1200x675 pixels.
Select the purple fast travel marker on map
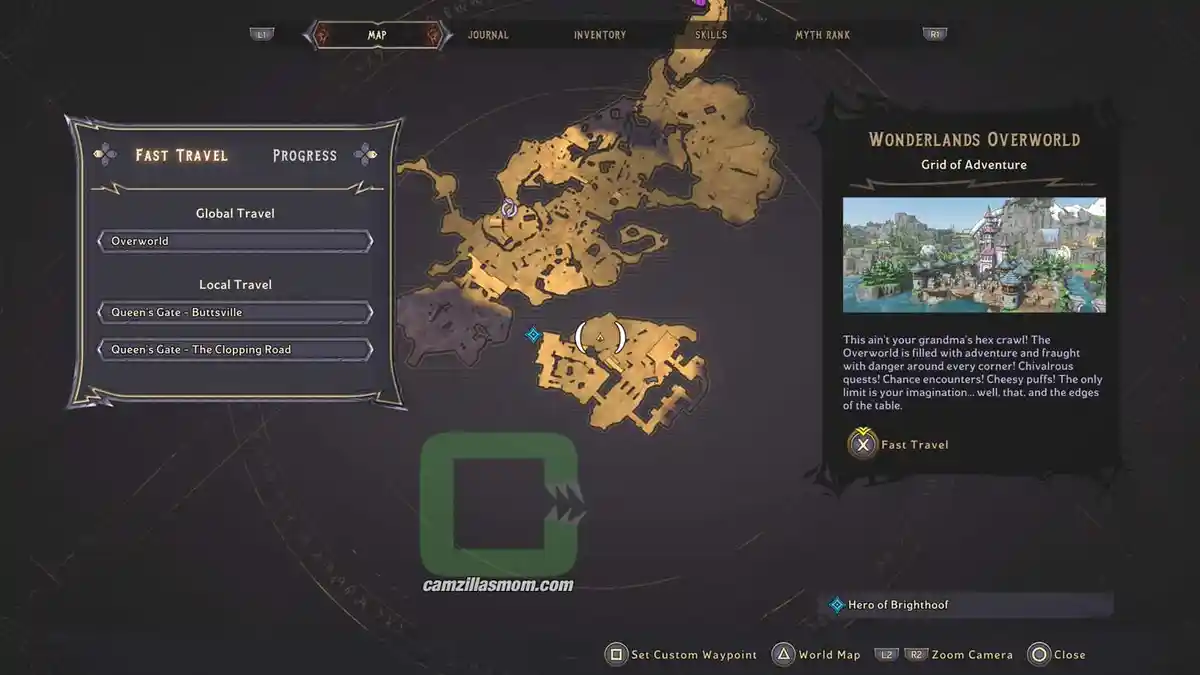pos(508,208)
